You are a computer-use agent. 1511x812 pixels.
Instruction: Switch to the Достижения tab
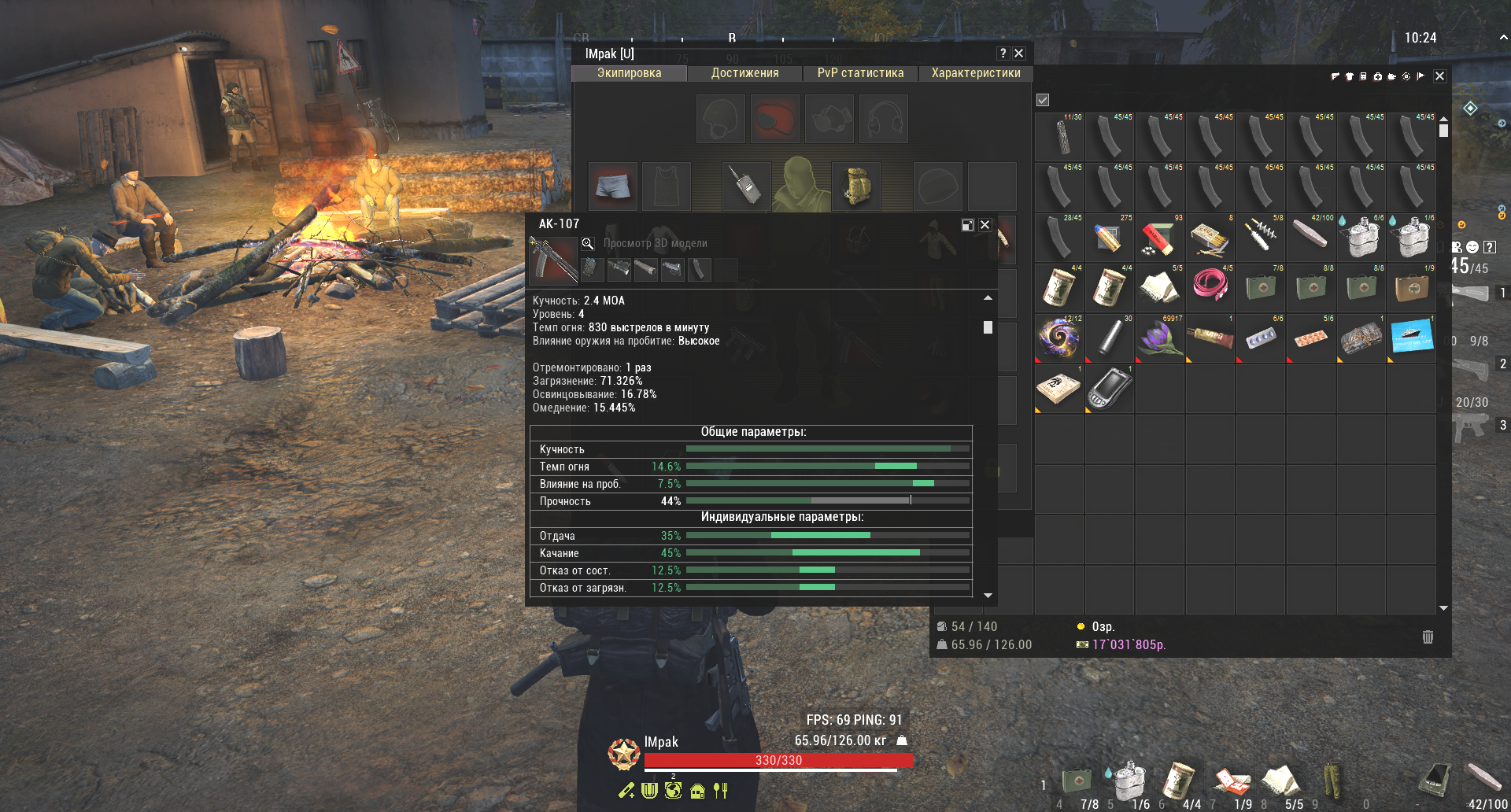tap(744, 73)
